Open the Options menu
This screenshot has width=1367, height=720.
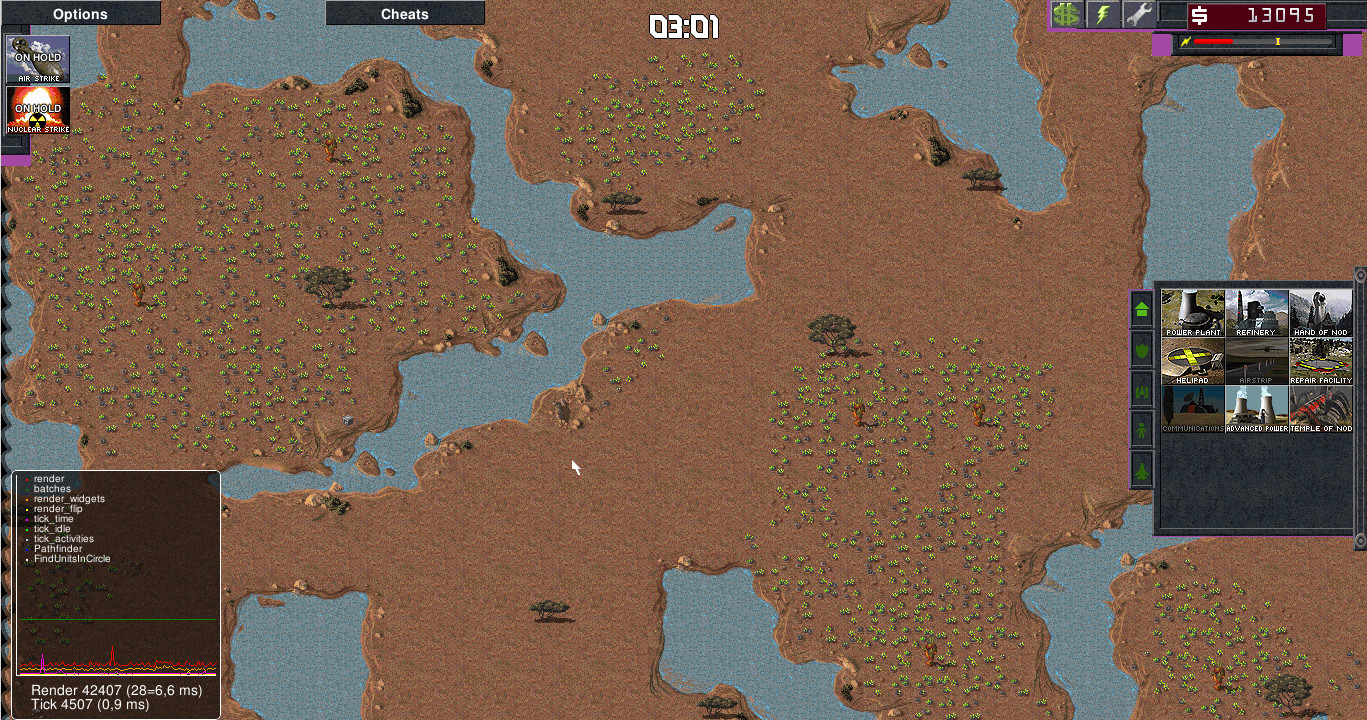coord(80,13)
